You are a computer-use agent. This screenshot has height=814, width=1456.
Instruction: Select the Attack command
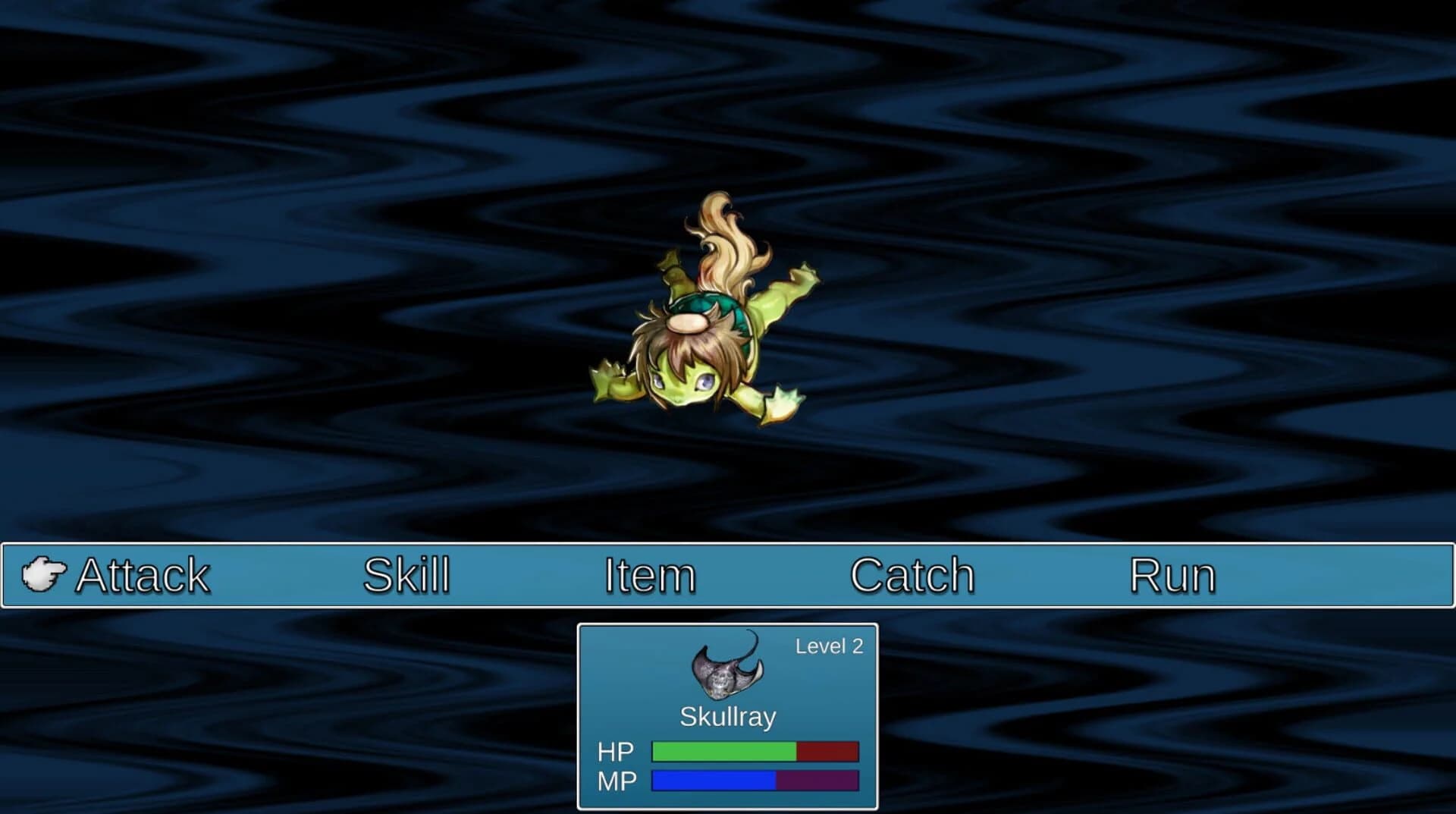click(143, 575)
